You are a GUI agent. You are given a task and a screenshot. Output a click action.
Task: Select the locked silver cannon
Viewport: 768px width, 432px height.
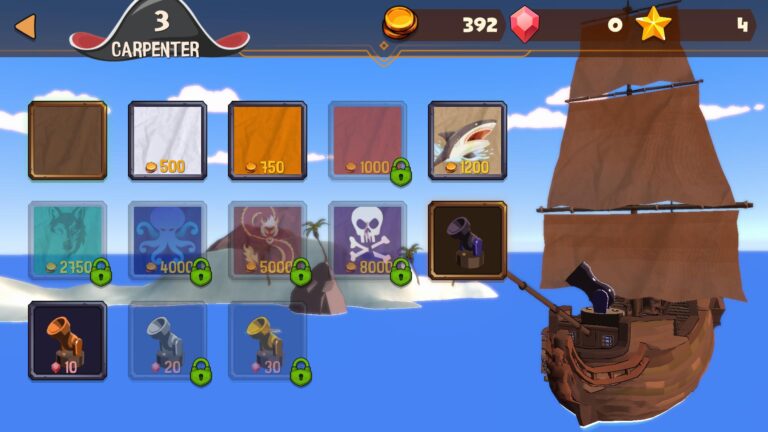click(167, 340)
